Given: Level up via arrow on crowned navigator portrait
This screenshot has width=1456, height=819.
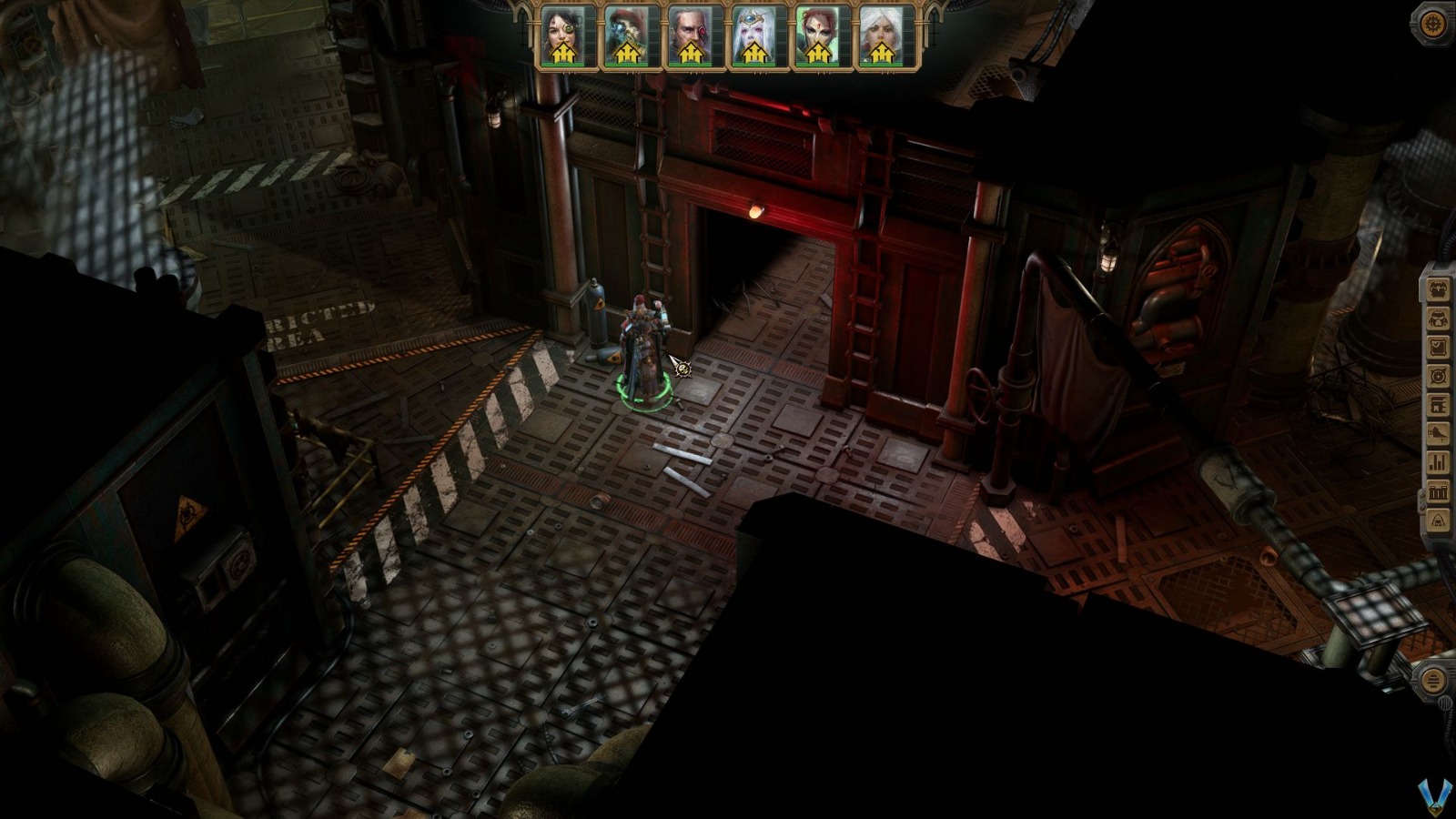Looking at the screenshot, I should click(x=755, y=54).
